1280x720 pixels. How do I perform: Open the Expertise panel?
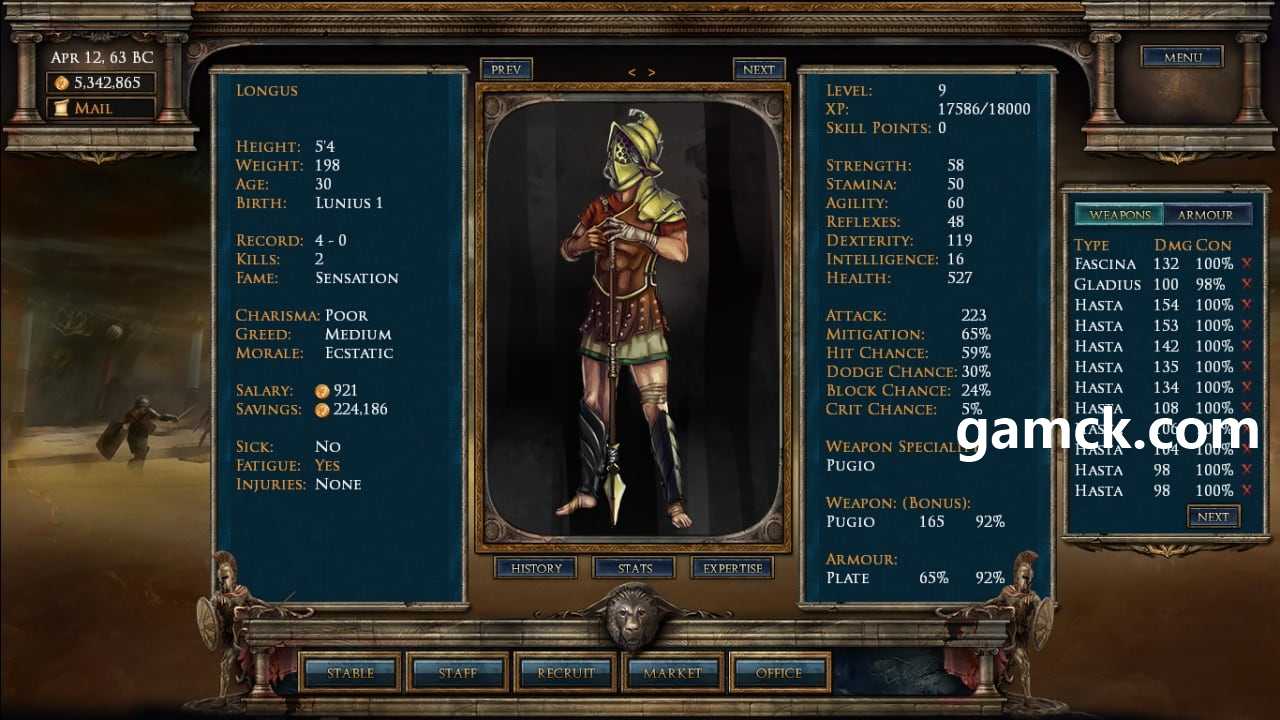(x=732, y=568)
